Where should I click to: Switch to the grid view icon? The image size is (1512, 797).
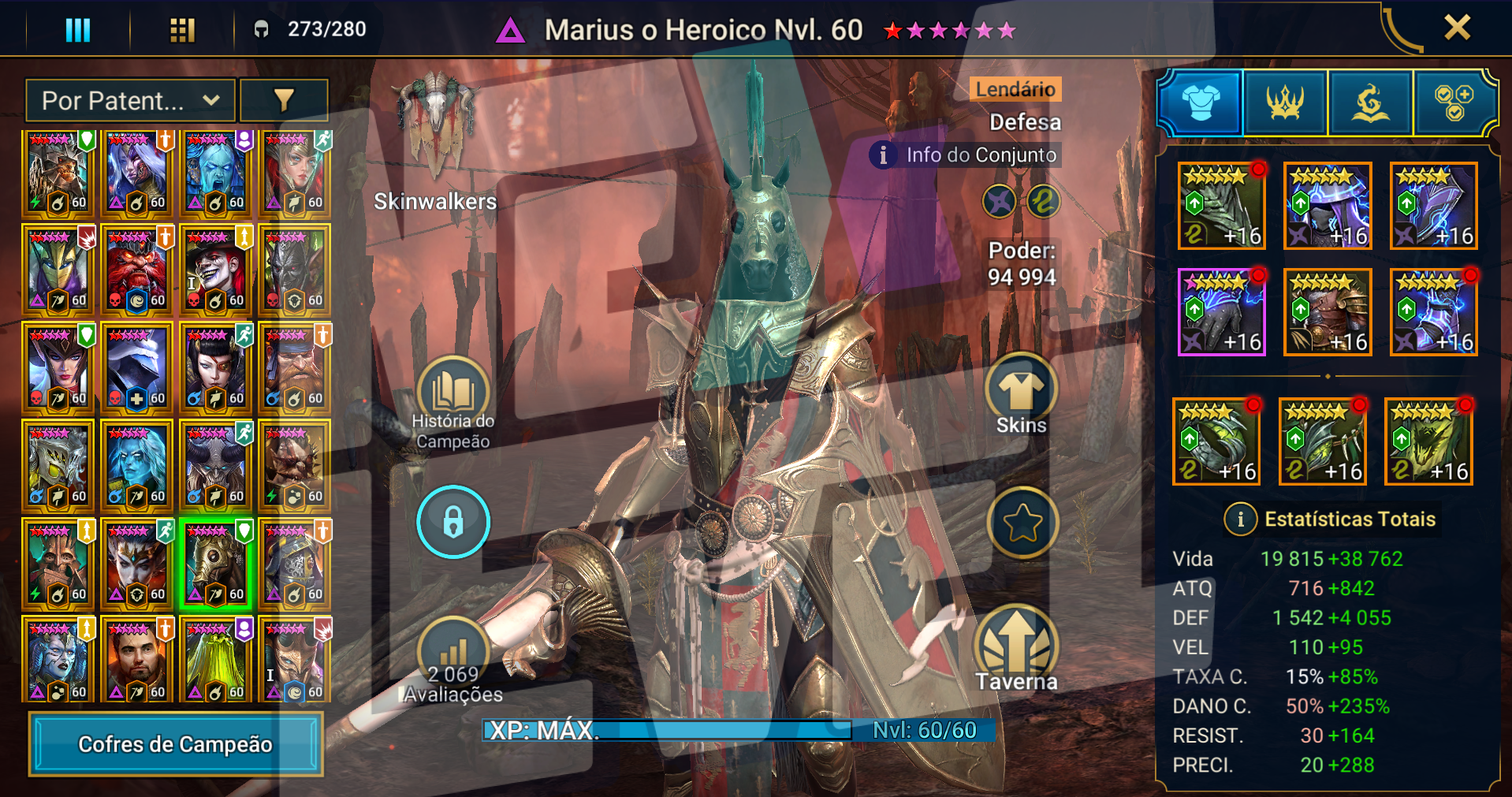(x=182, y=30)
